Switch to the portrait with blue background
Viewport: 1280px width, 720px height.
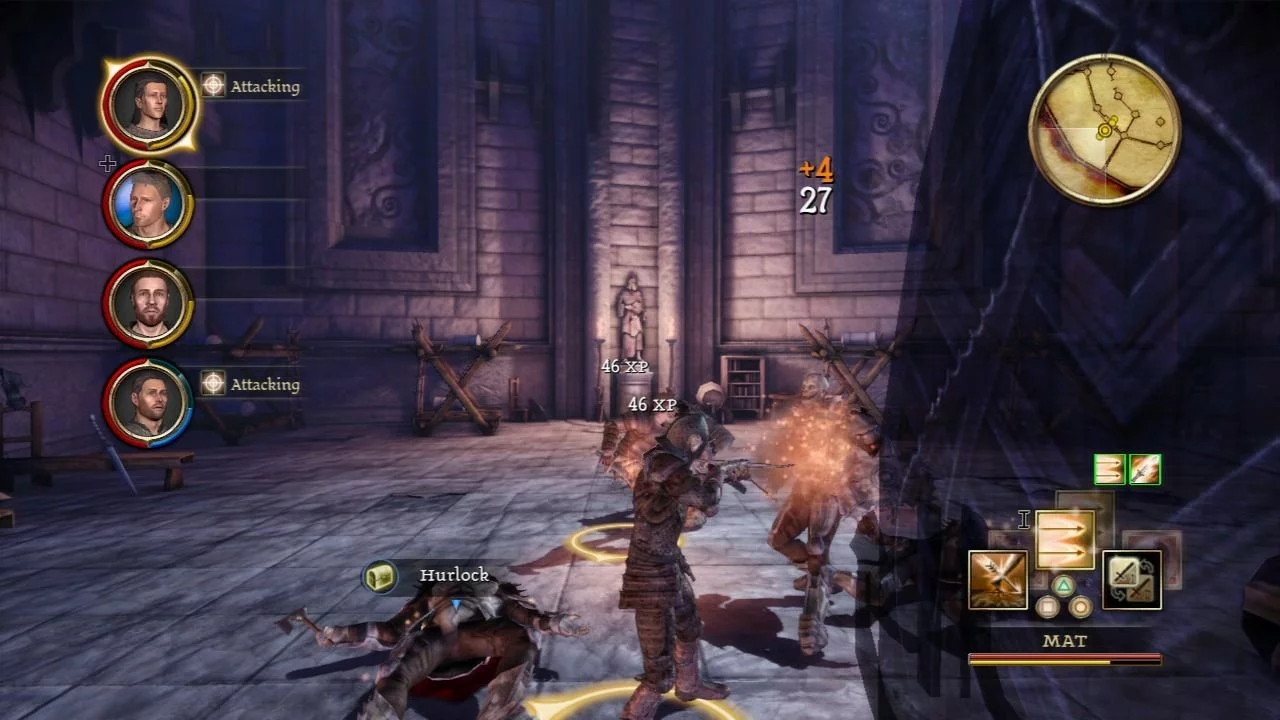tap(148, 204)
